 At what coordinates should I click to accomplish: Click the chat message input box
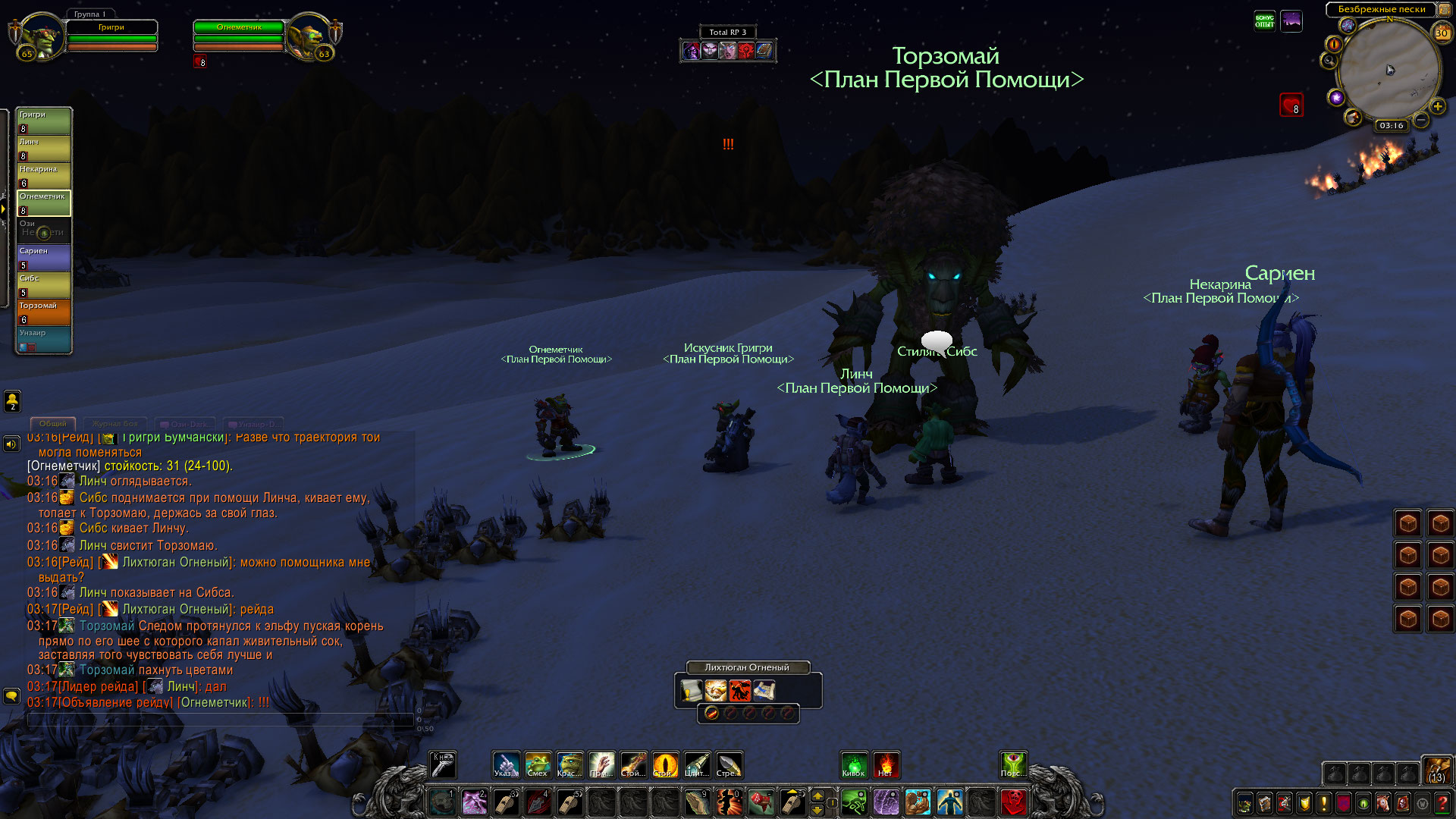[220, 719]
